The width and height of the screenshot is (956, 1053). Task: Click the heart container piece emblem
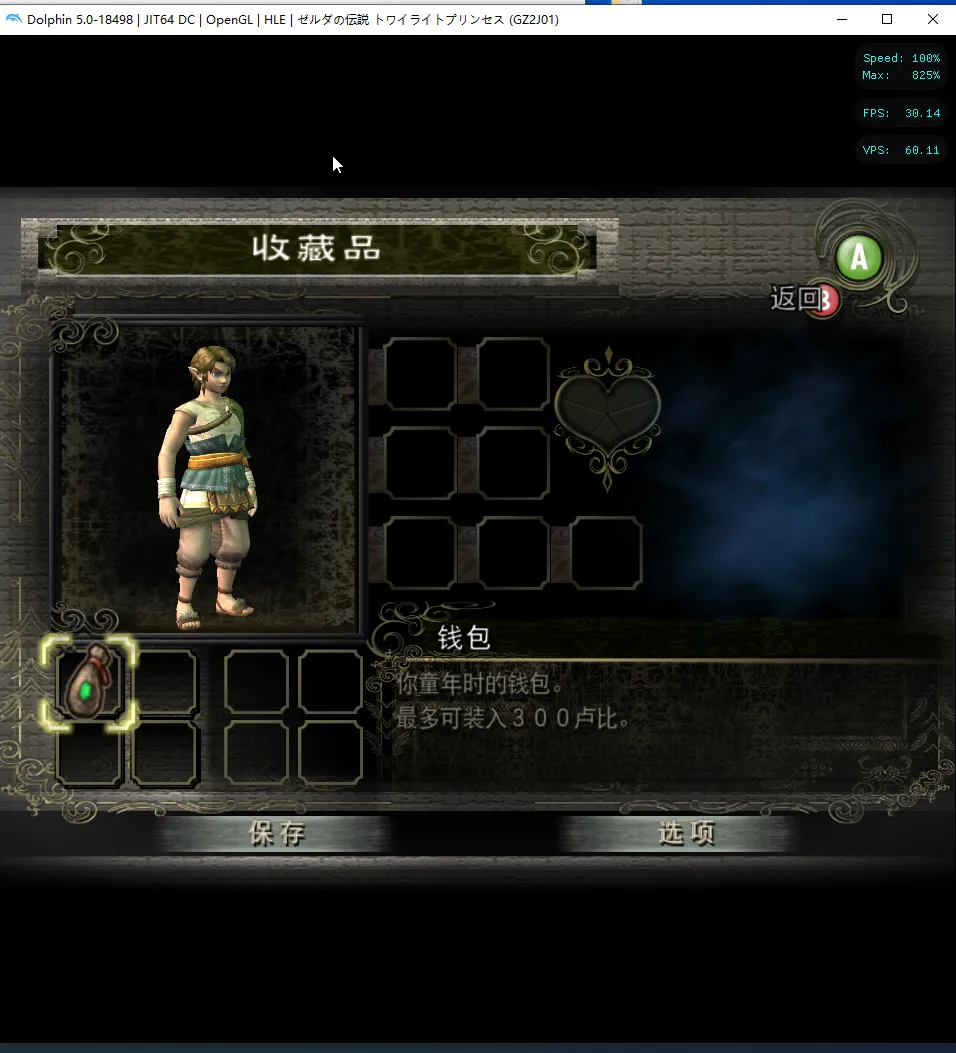point(607,410)
